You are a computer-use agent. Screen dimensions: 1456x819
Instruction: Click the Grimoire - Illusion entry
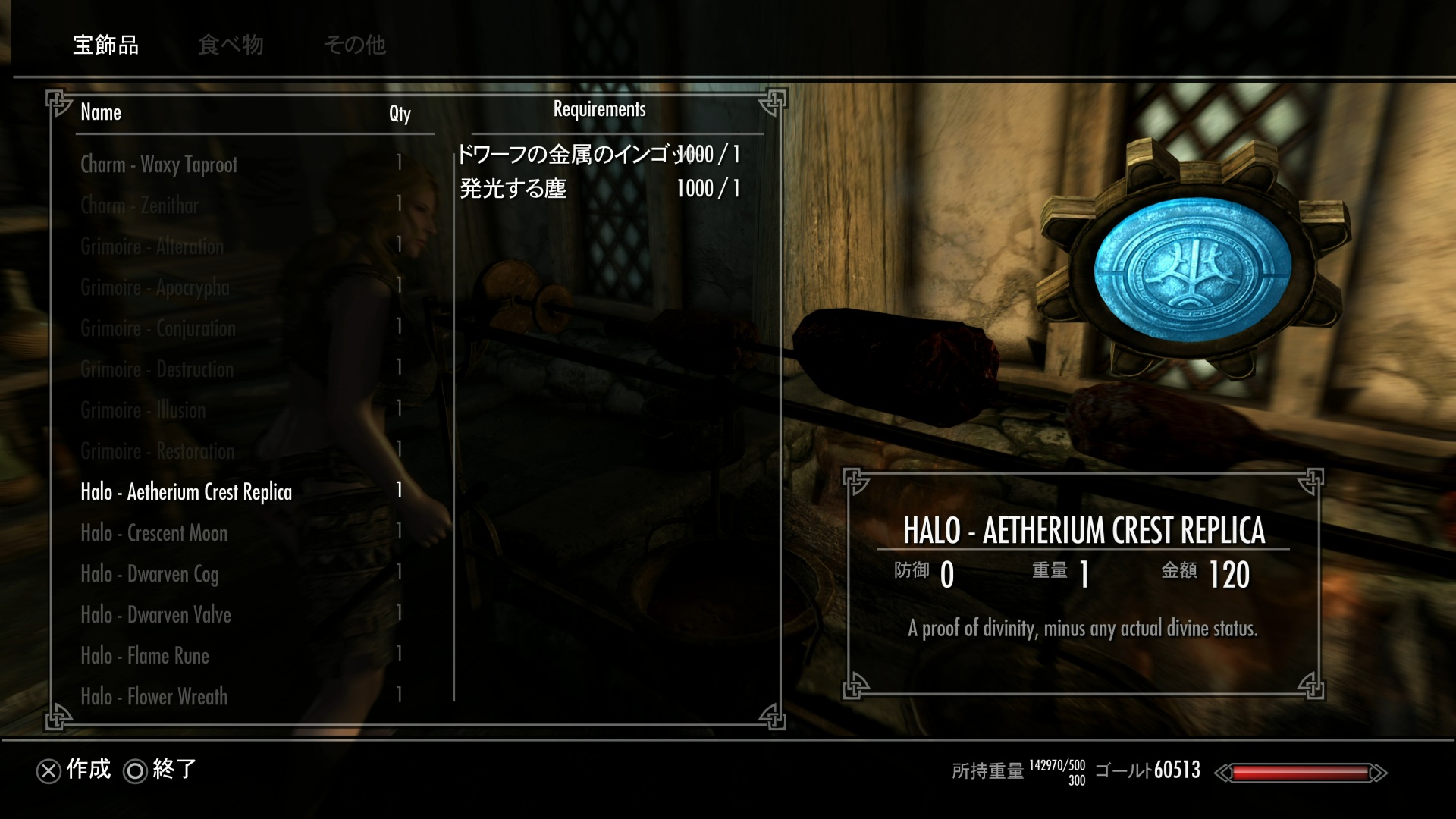(143, 410)
